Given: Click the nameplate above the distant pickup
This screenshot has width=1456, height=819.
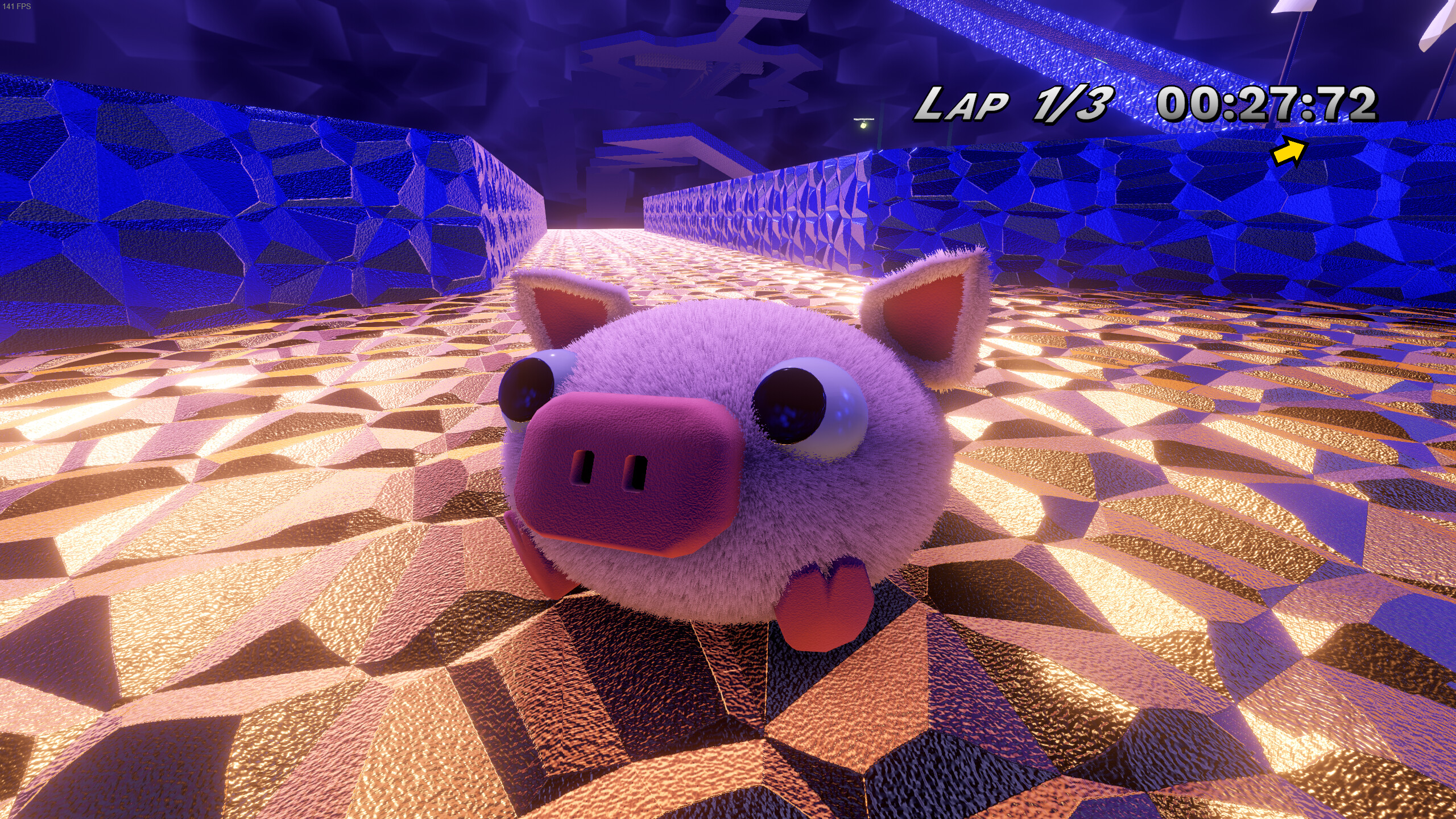Looking at the screenshot, I should point(864,119).
